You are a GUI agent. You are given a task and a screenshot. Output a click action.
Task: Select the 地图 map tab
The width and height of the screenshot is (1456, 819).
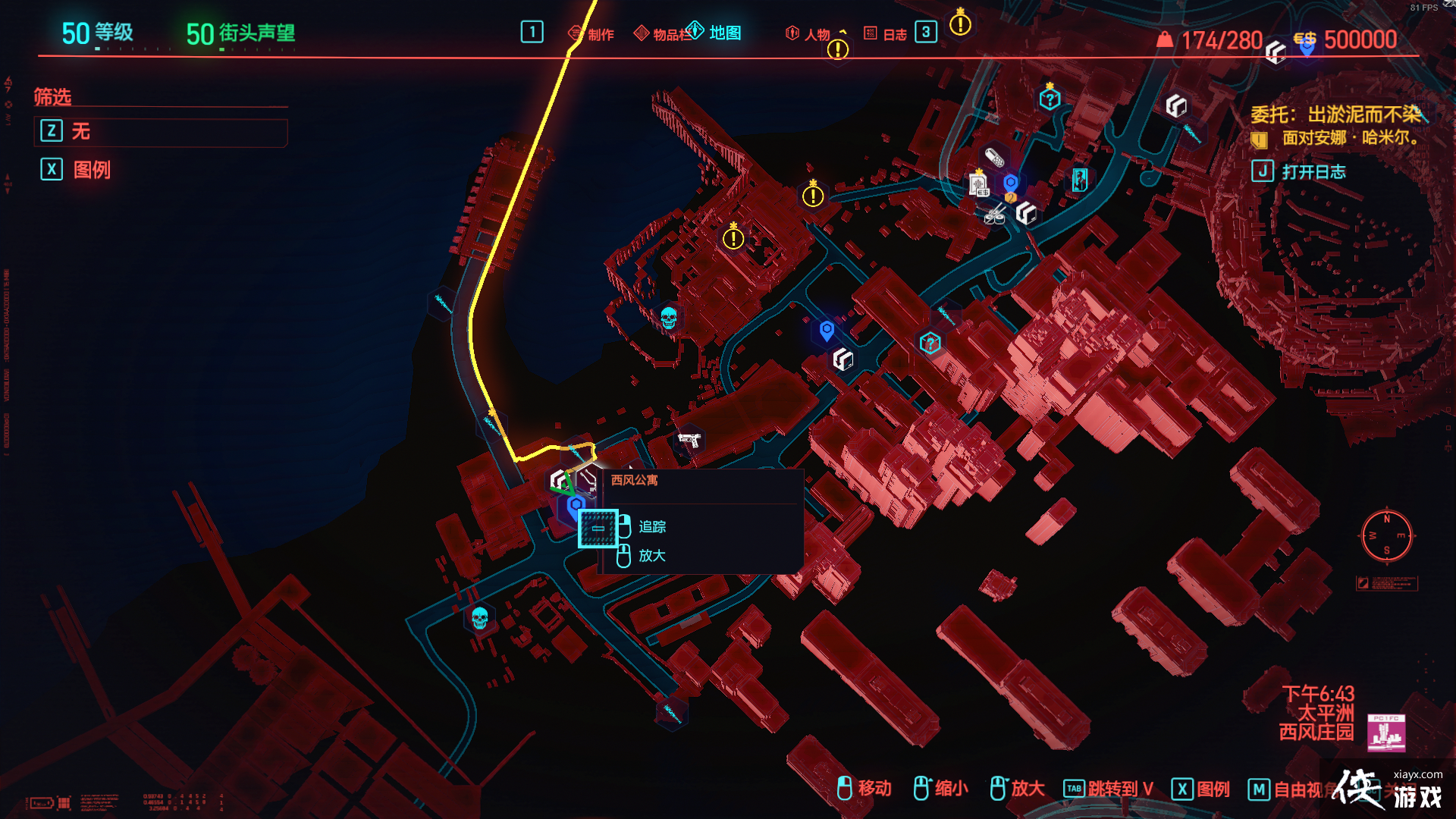[715, 33]
